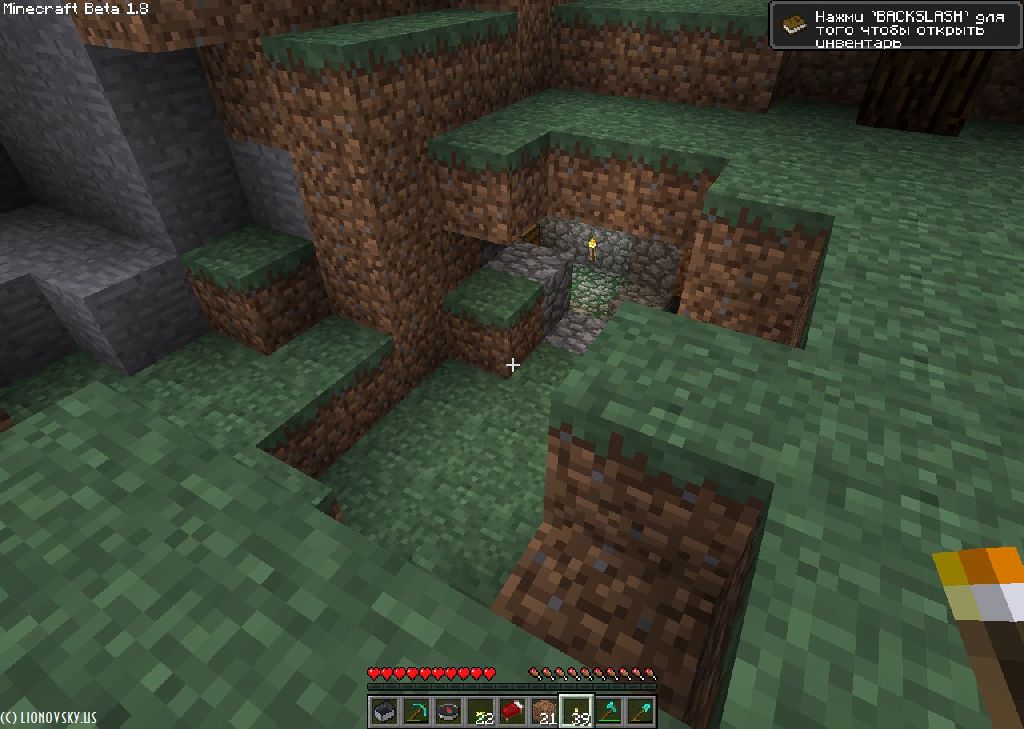
Task: Select the red bed hotbar slot
Action: tap(512, 712)
